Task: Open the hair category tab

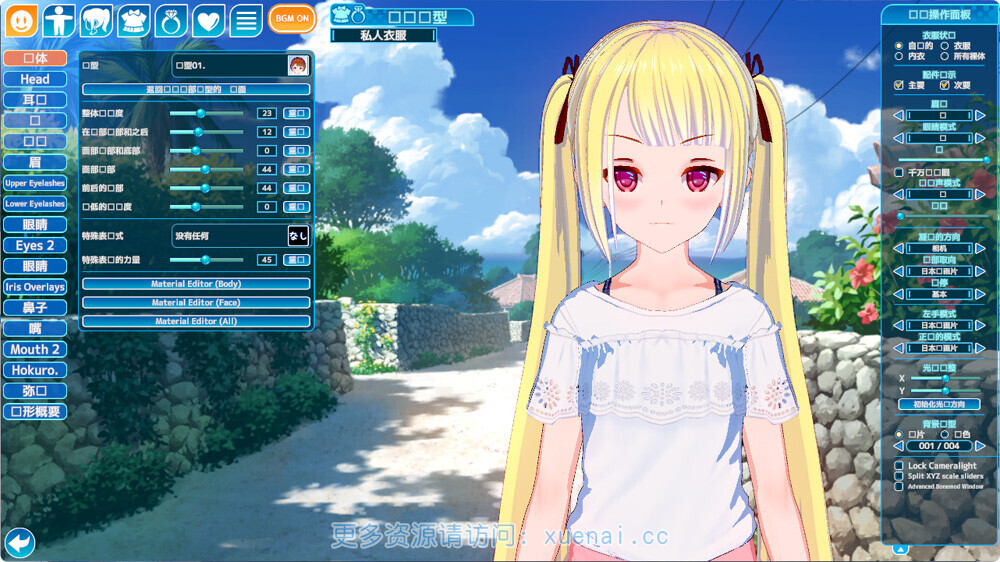Action: click(96, 20)
